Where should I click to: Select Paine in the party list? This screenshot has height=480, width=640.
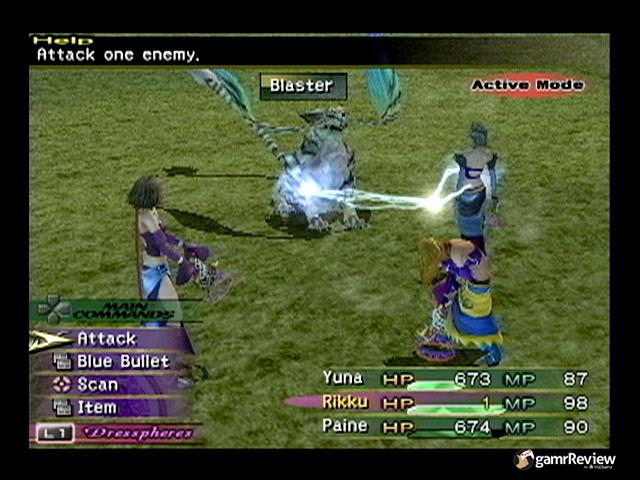(344, 426)
